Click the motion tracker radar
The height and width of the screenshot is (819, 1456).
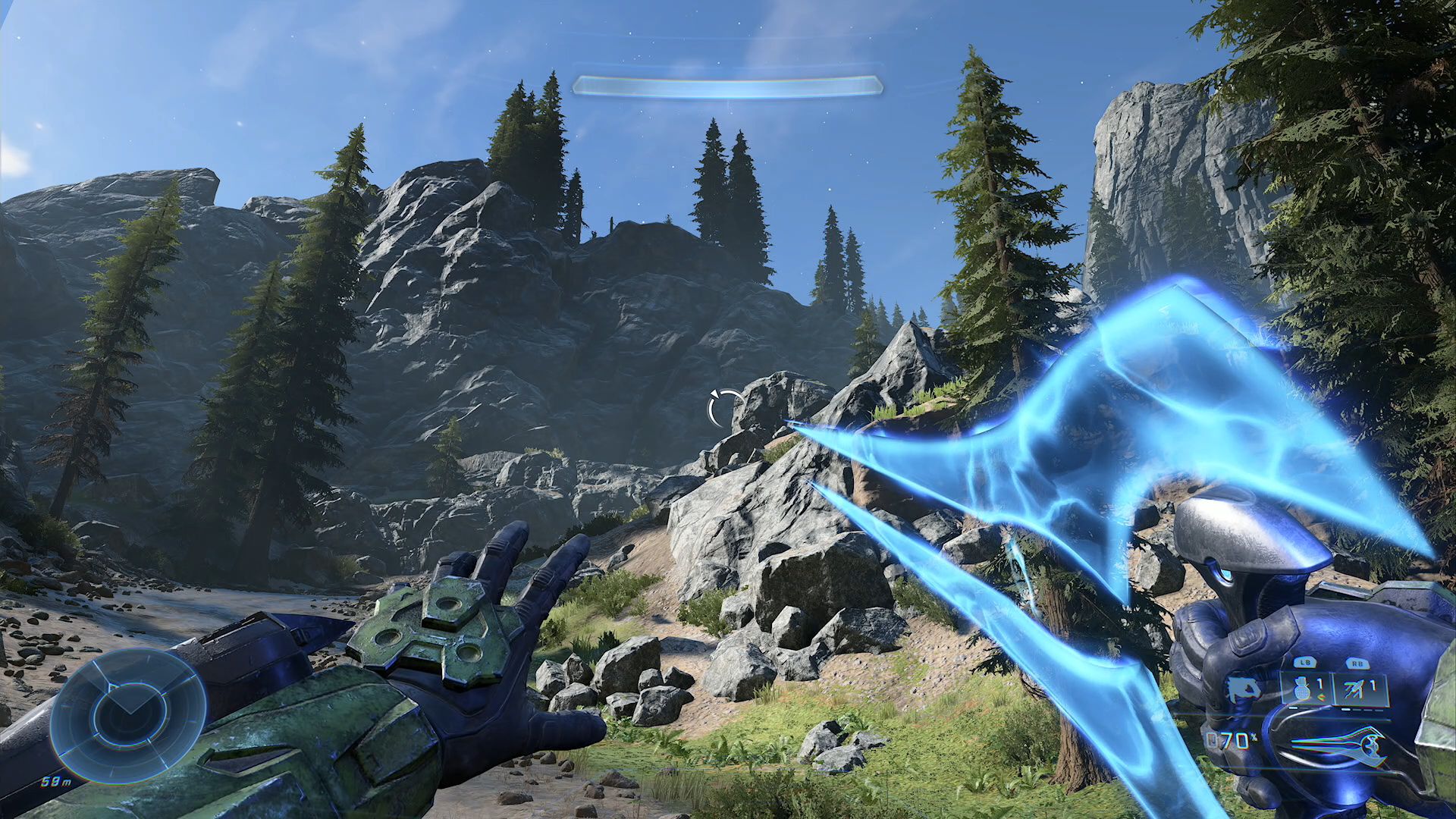128,714
